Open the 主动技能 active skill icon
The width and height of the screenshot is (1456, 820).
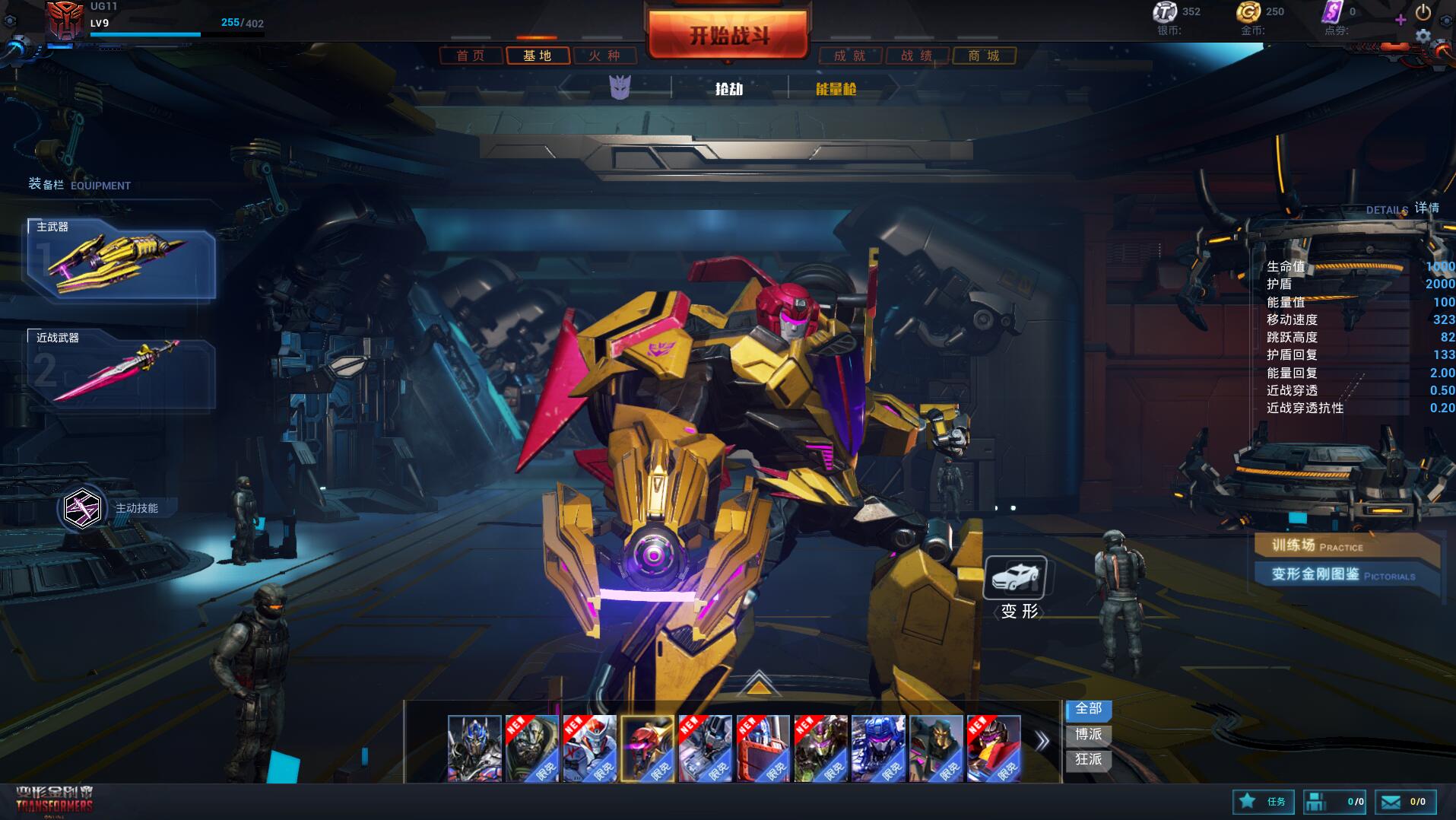[x=83, y=508]
